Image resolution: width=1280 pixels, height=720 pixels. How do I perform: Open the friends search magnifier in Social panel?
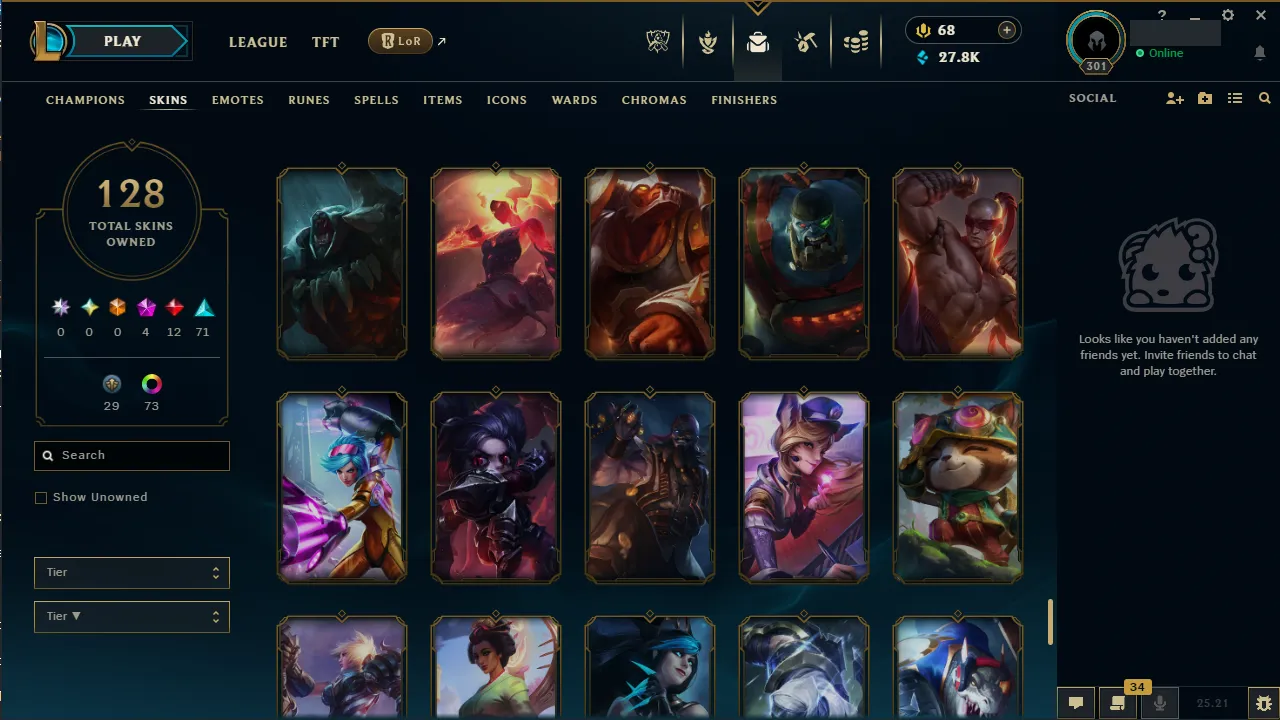tap(1264, 98)
